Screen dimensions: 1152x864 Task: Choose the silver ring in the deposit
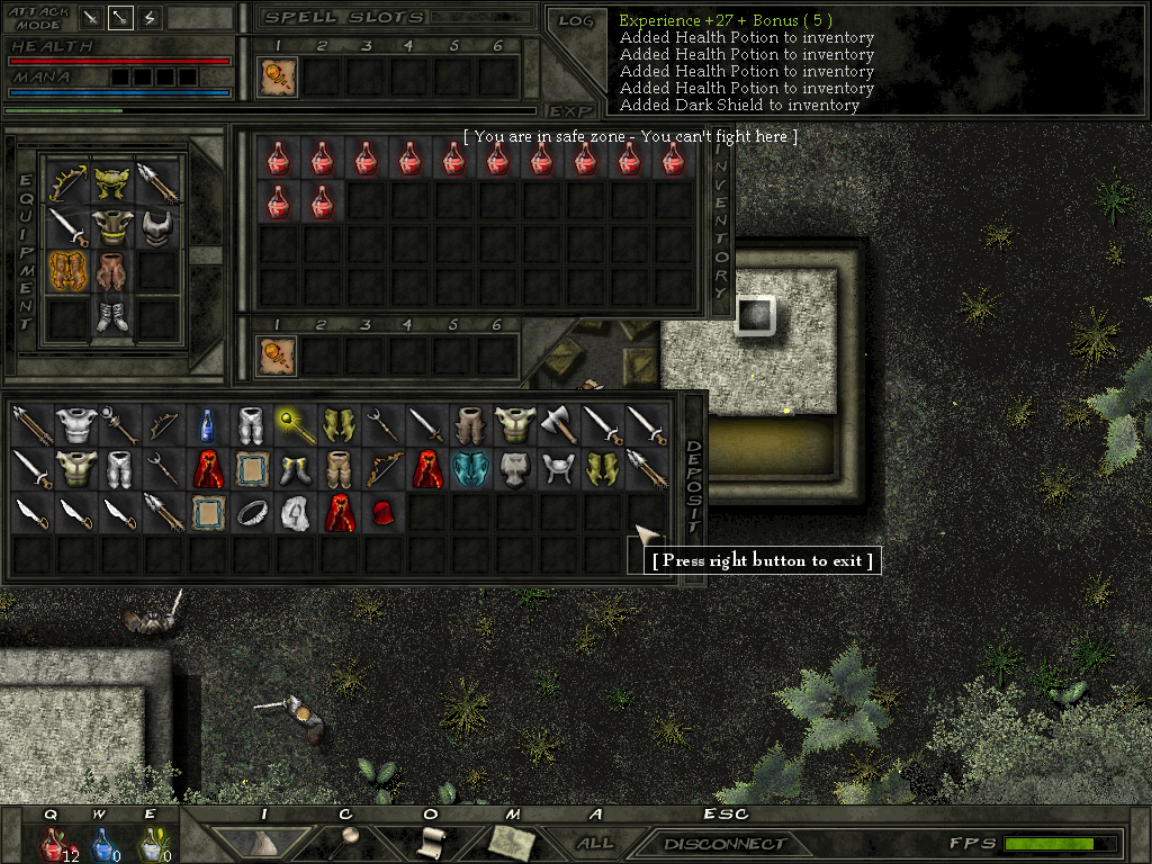pyautogui.click(x=252, y=513)
